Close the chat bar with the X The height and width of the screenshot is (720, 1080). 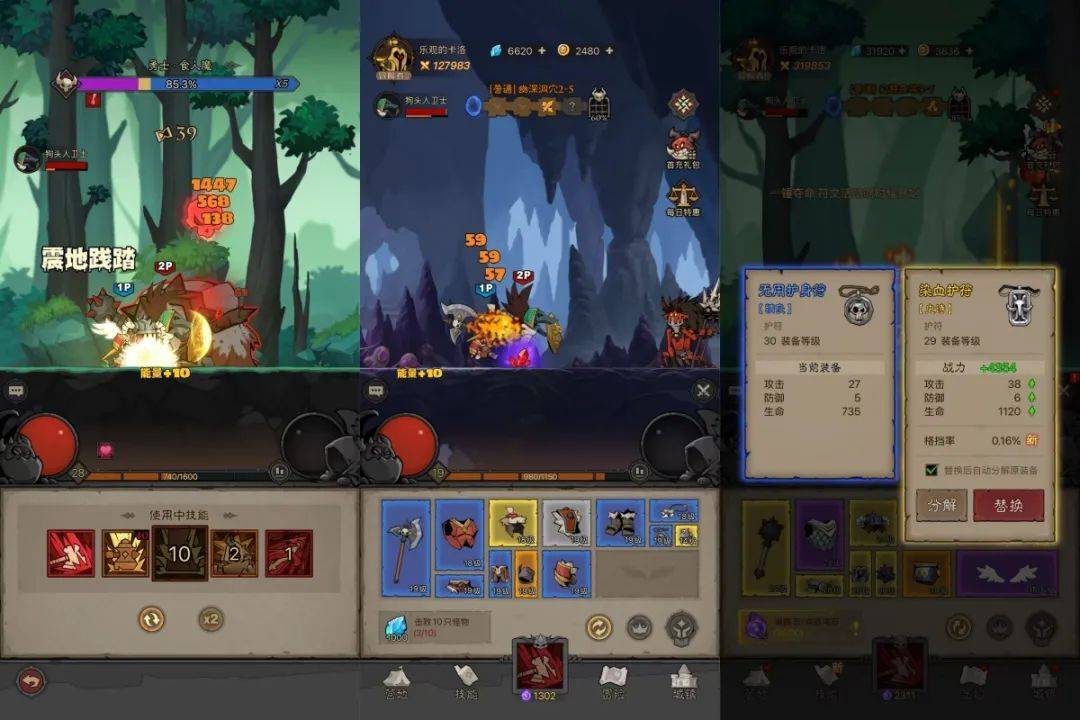(703, 391)
